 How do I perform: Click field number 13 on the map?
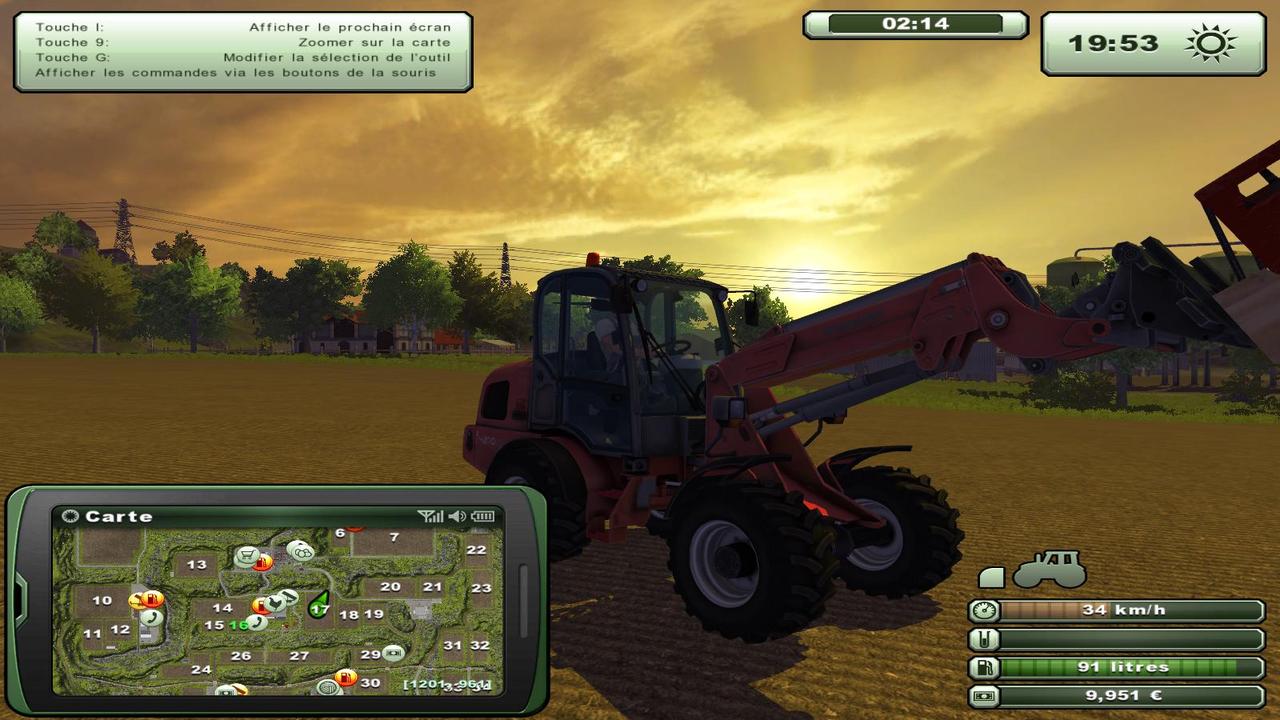pyautogui.click(x=197, y=565)
